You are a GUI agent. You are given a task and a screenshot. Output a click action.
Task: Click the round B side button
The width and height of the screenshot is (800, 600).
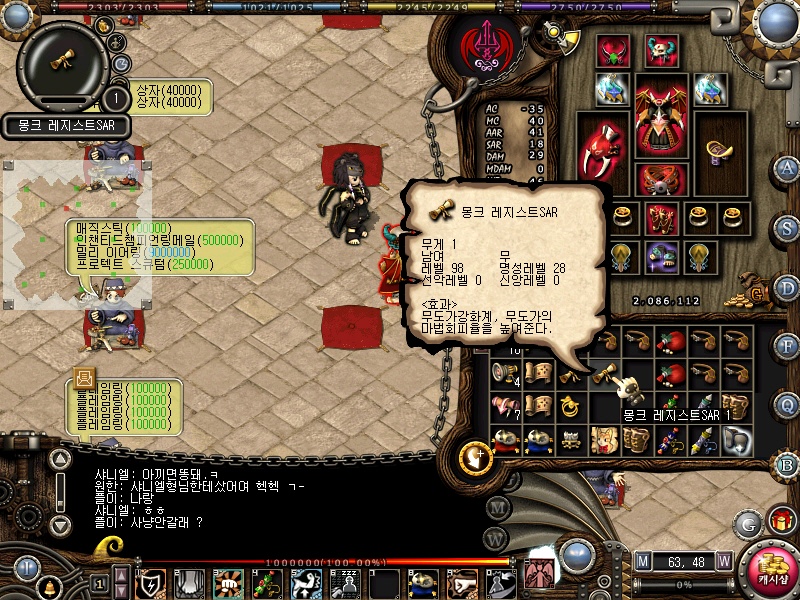[x=787, y=464]
